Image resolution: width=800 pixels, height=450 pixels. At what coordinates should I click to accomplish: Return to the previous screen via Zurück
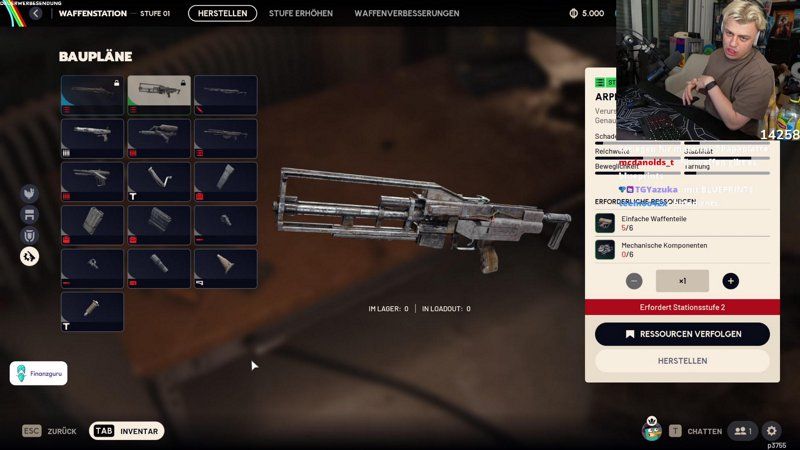50,431
